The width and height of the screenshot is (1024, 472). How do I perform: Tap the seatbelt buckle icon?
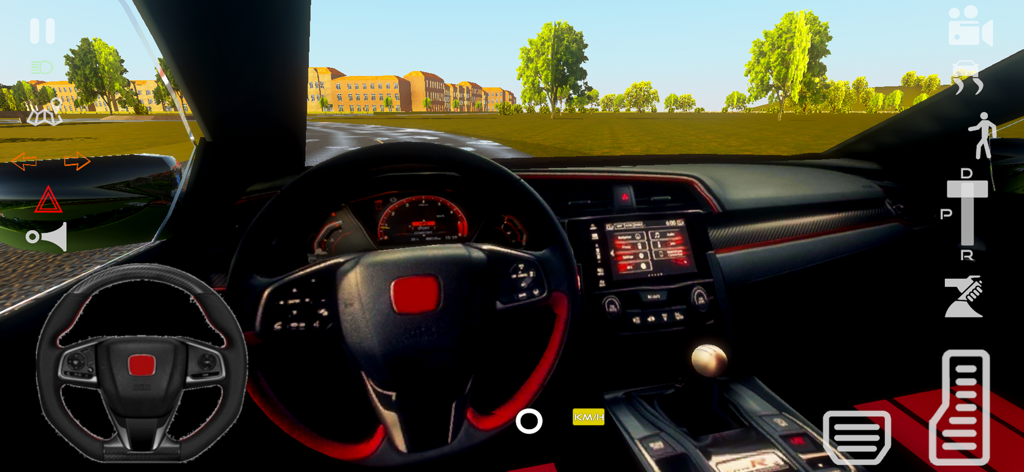[964, 297]
